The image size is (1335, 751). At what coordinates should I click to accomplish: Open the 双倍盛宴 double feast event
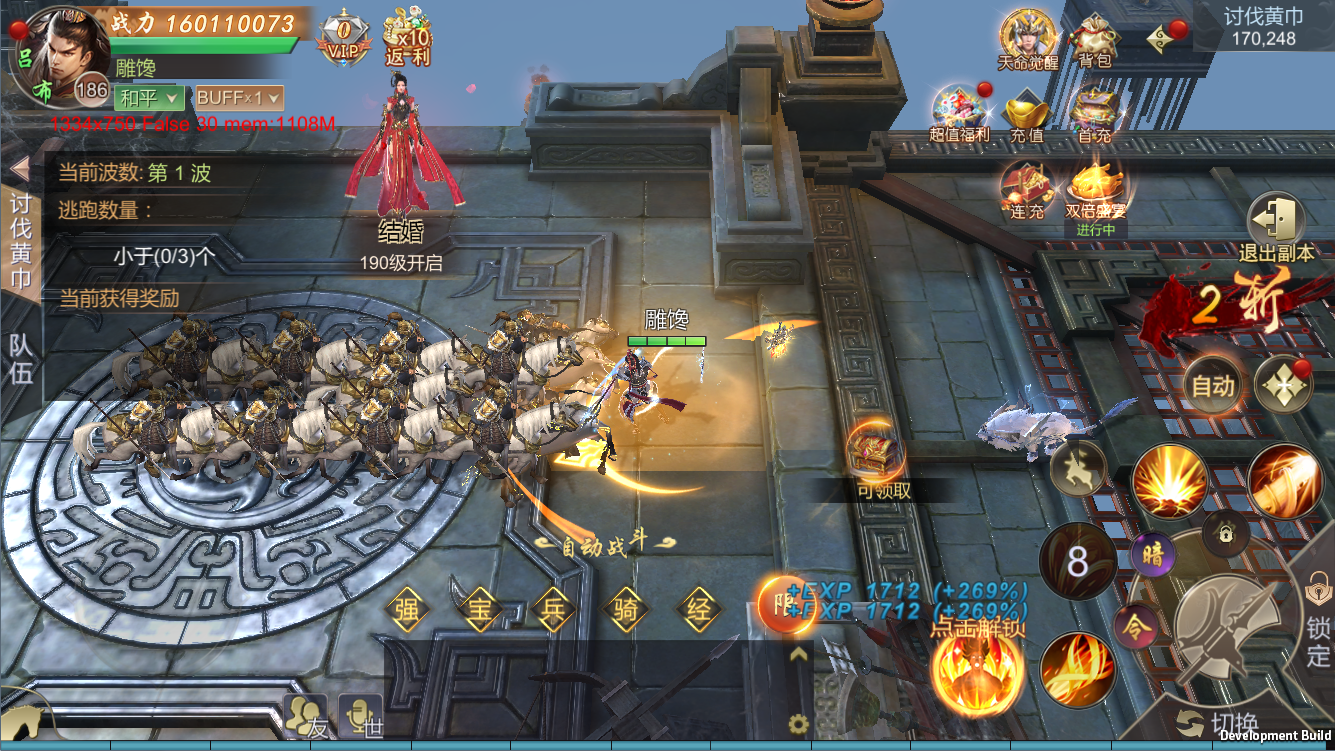tap(1096, 190)
